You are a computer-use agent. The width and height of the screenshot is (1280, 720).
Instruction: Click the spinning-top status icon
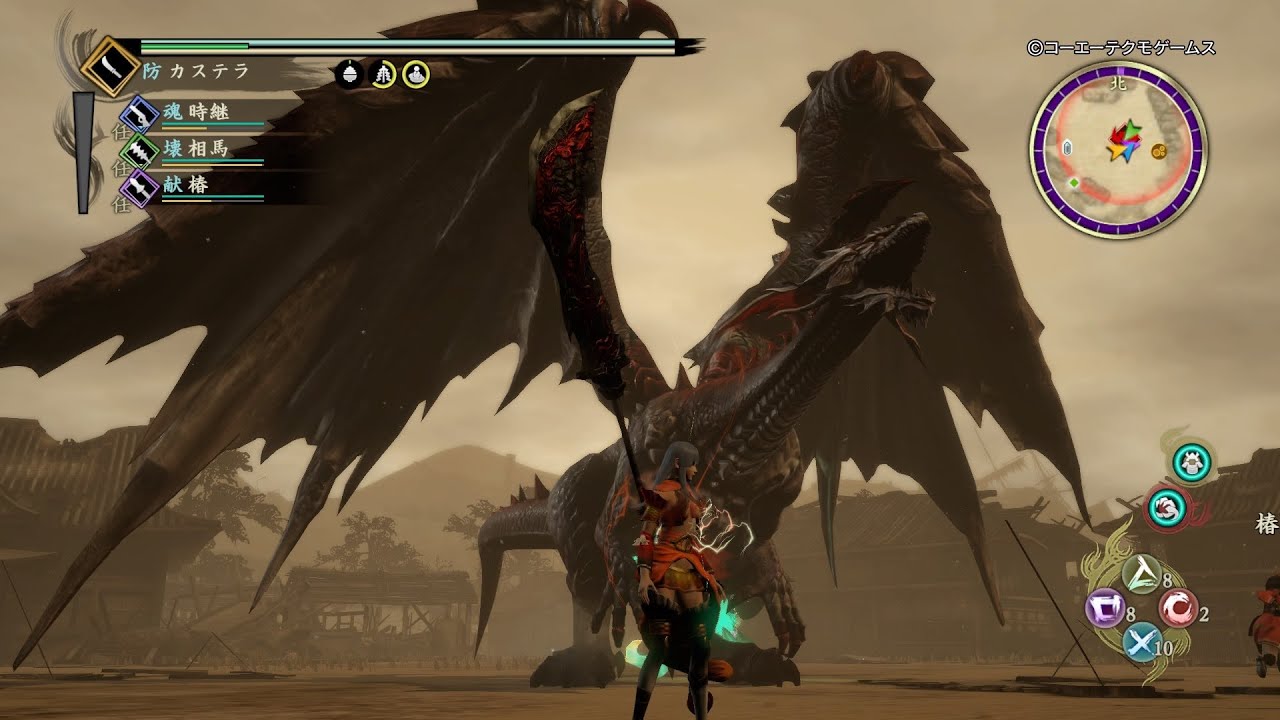coord(349,74)
